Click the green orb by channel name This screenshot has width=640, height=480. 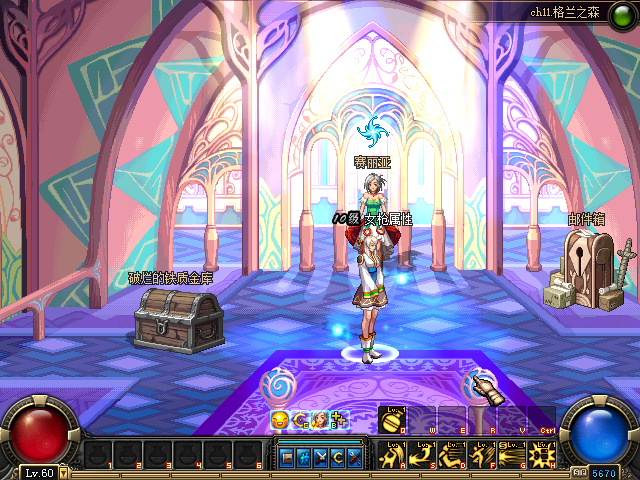pos(518,11)
